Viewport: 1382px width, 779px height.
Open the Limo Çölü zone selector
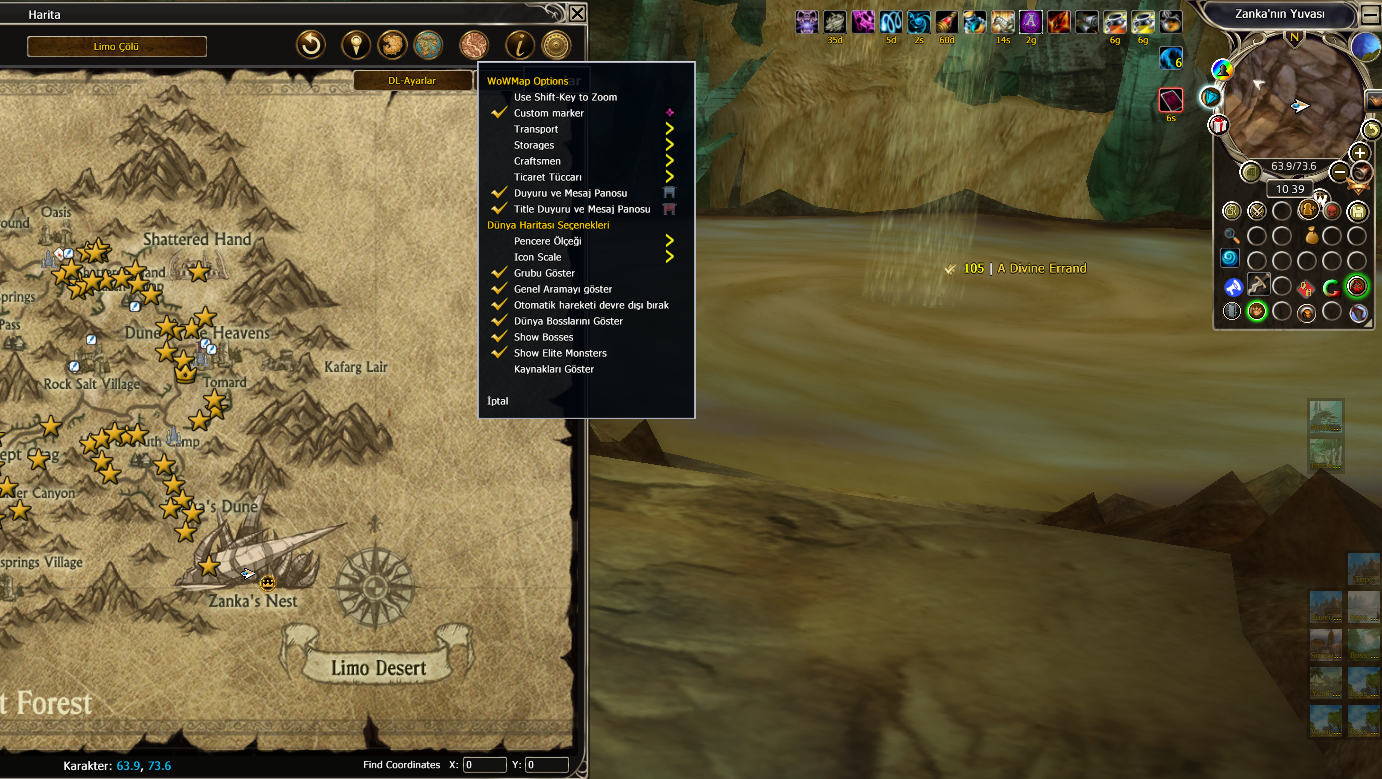(117, 47)
